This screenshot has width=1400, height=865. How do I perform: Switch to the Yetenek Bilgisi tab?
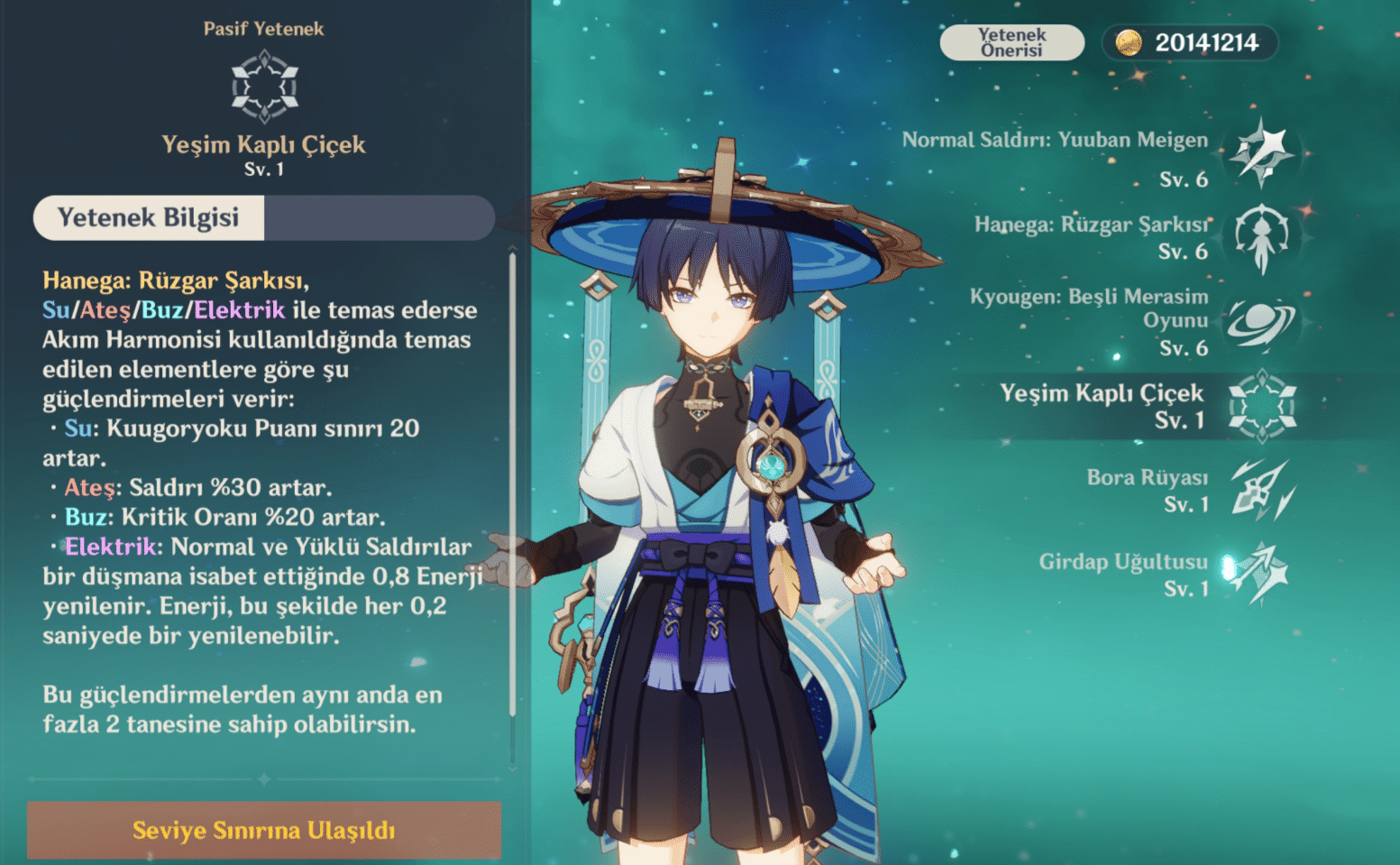click(x=147, y=216)
